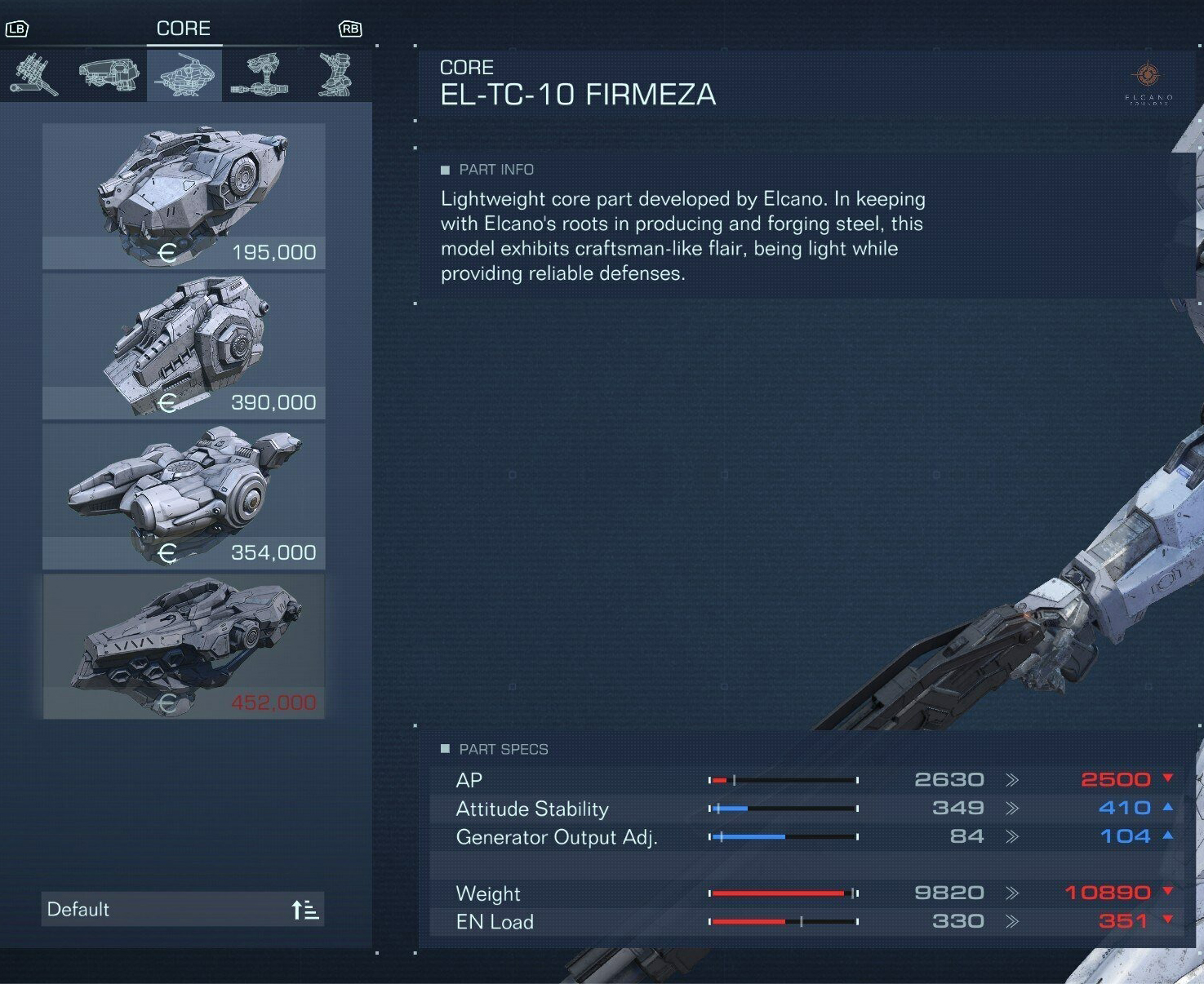Switch to the head parts tab
1204x984 pixels.
tap(109, 75)
